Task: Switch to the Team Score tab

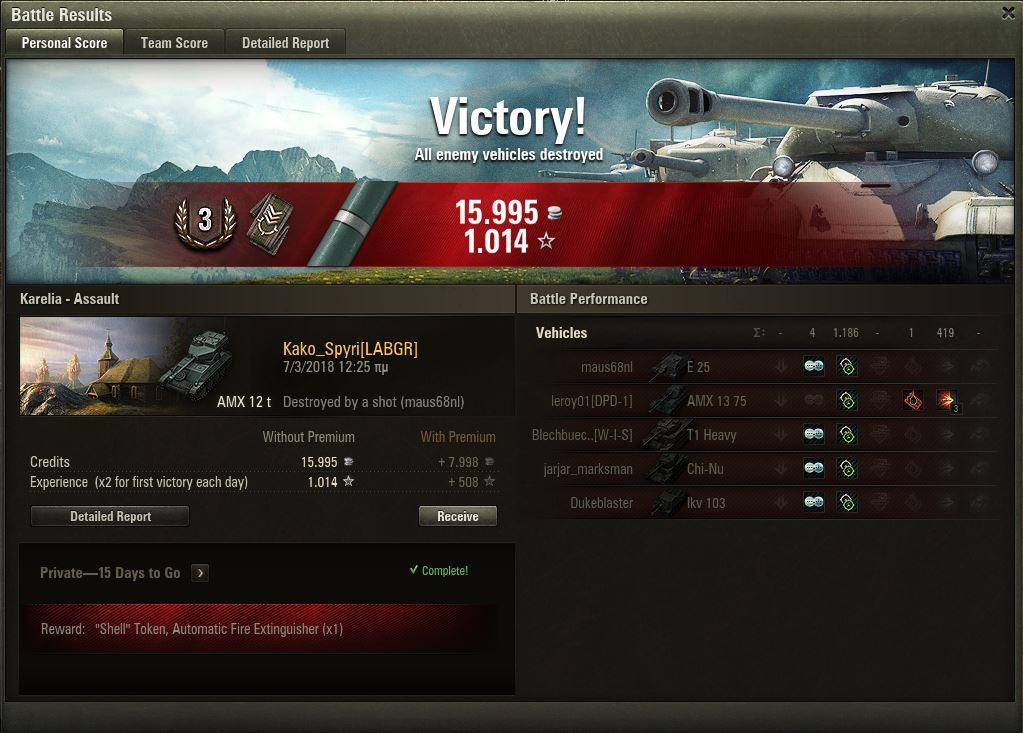Action: 174,43
